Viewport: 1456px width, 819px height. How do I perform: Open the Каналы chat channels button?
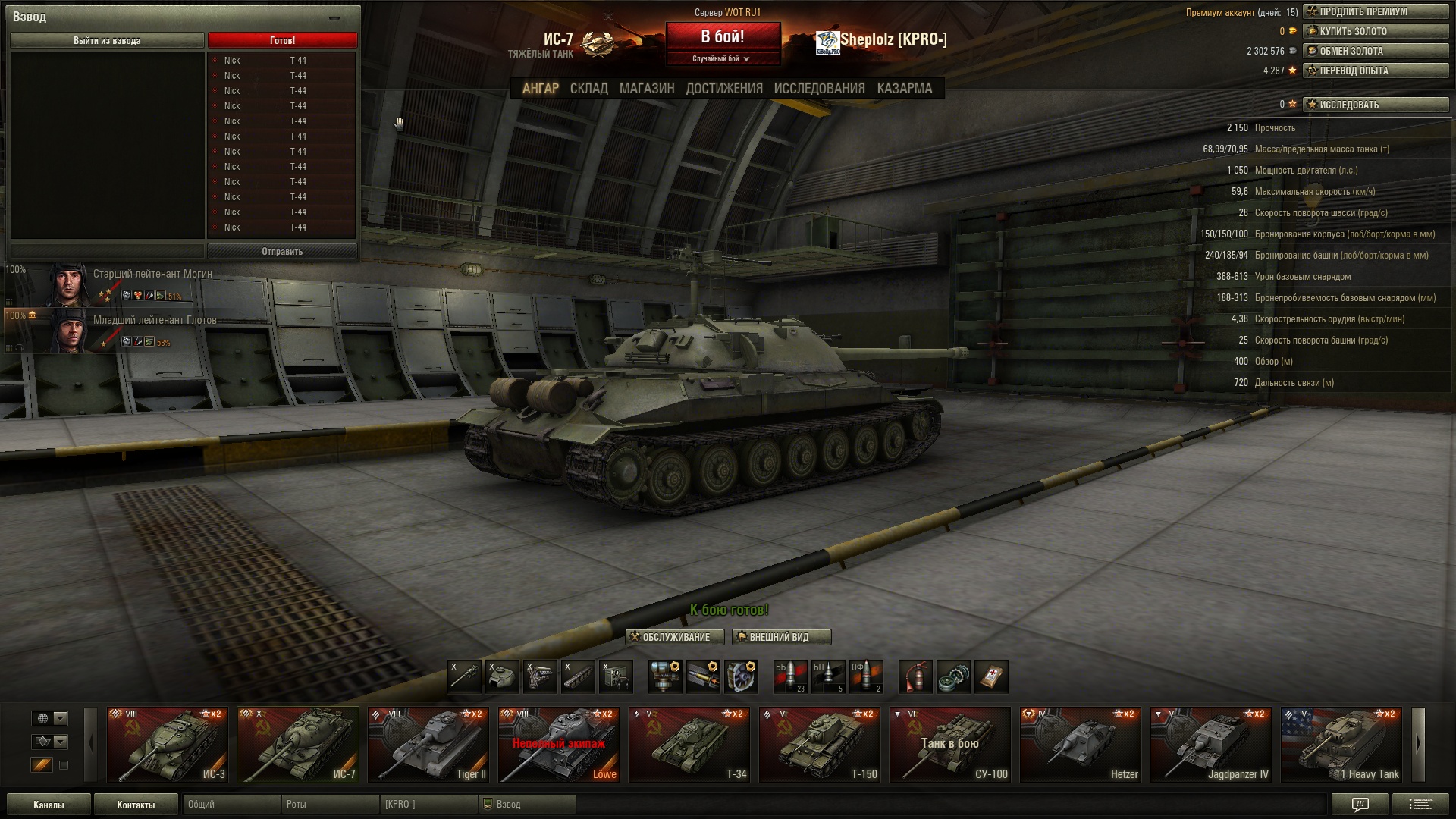49,805
